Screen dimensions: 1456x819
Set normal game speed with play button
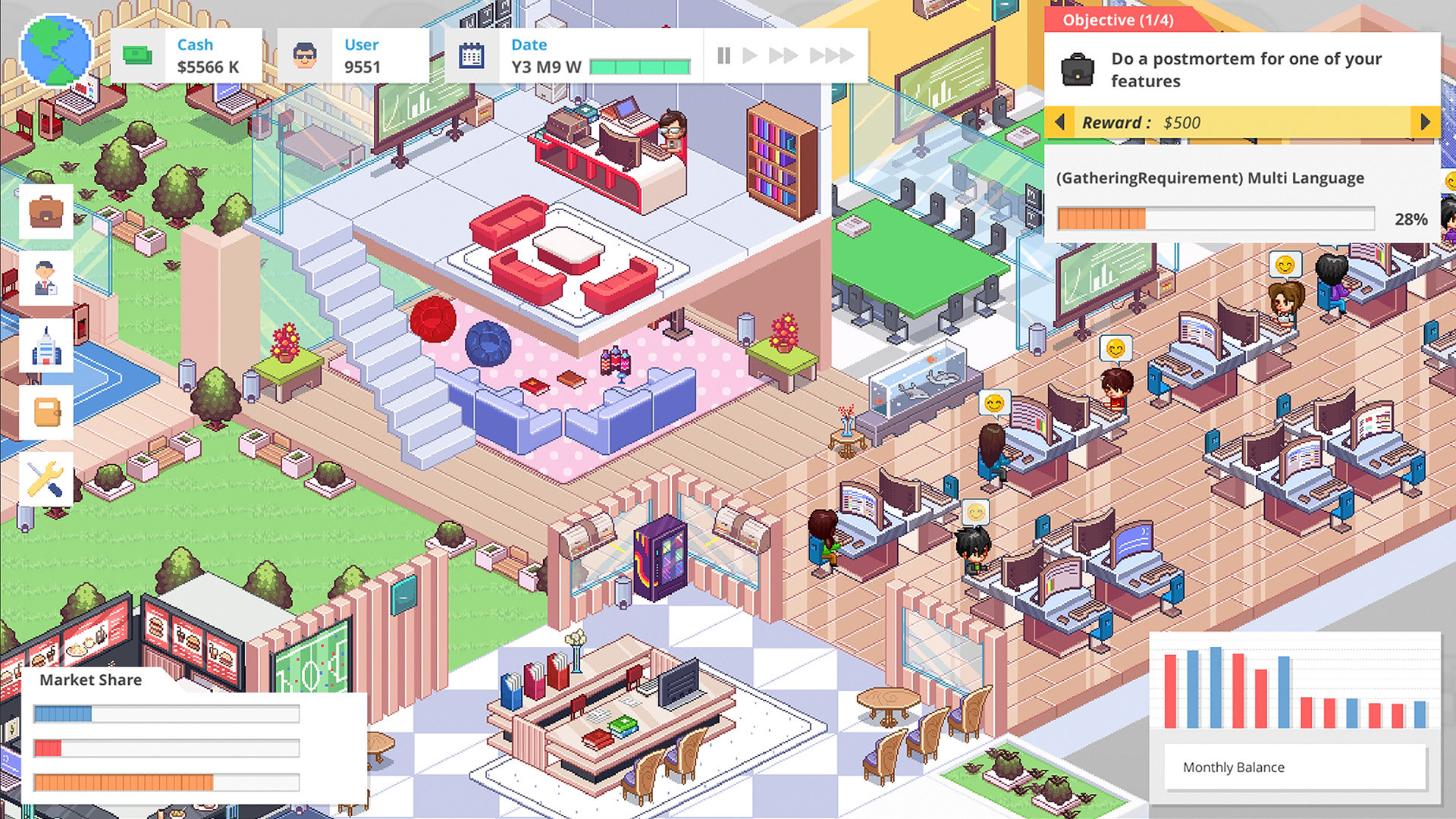752,55
